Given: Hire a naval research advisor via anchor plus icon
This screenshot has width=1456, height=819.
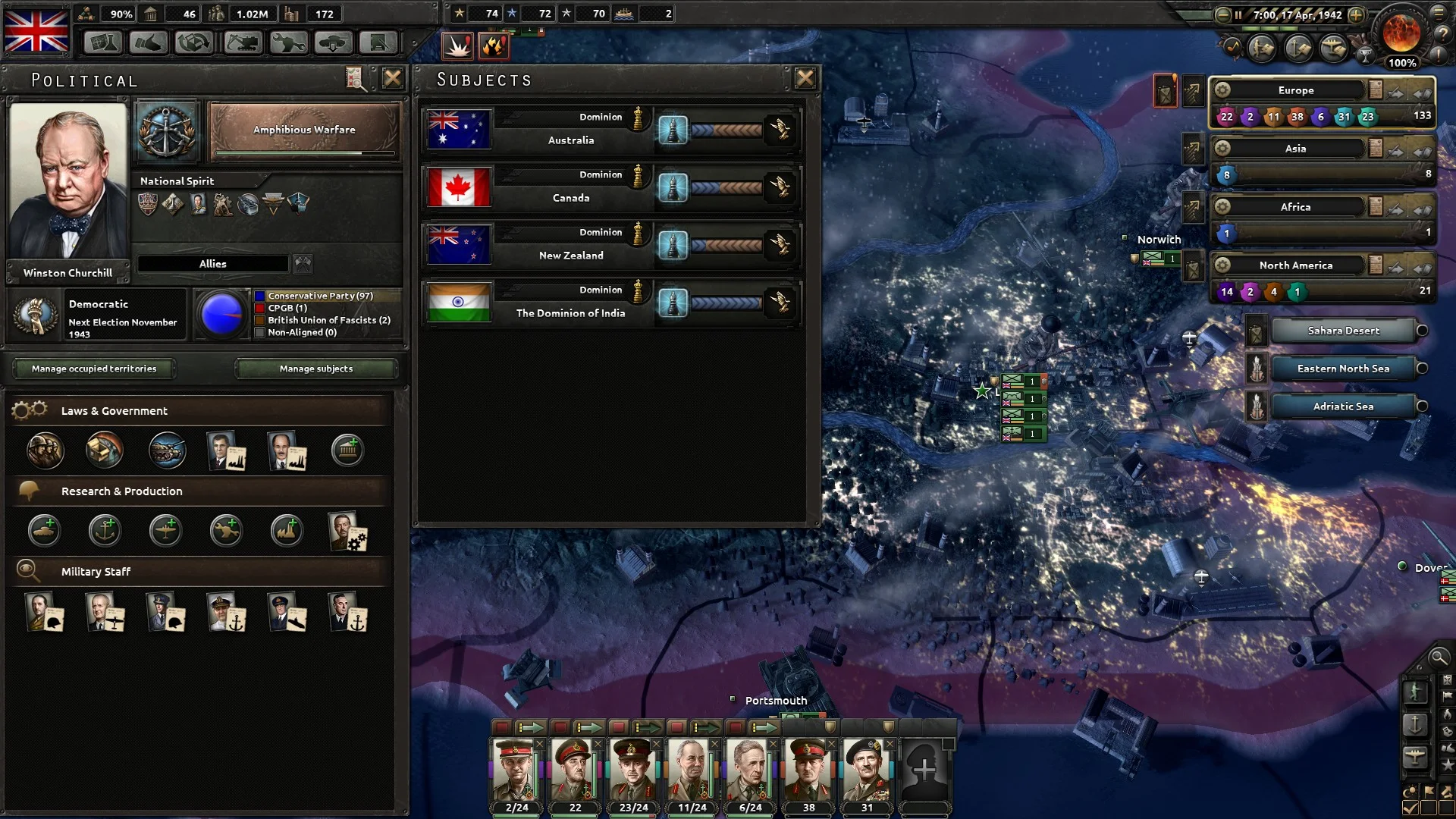Looking at the screenshot, I should [105, 530].
